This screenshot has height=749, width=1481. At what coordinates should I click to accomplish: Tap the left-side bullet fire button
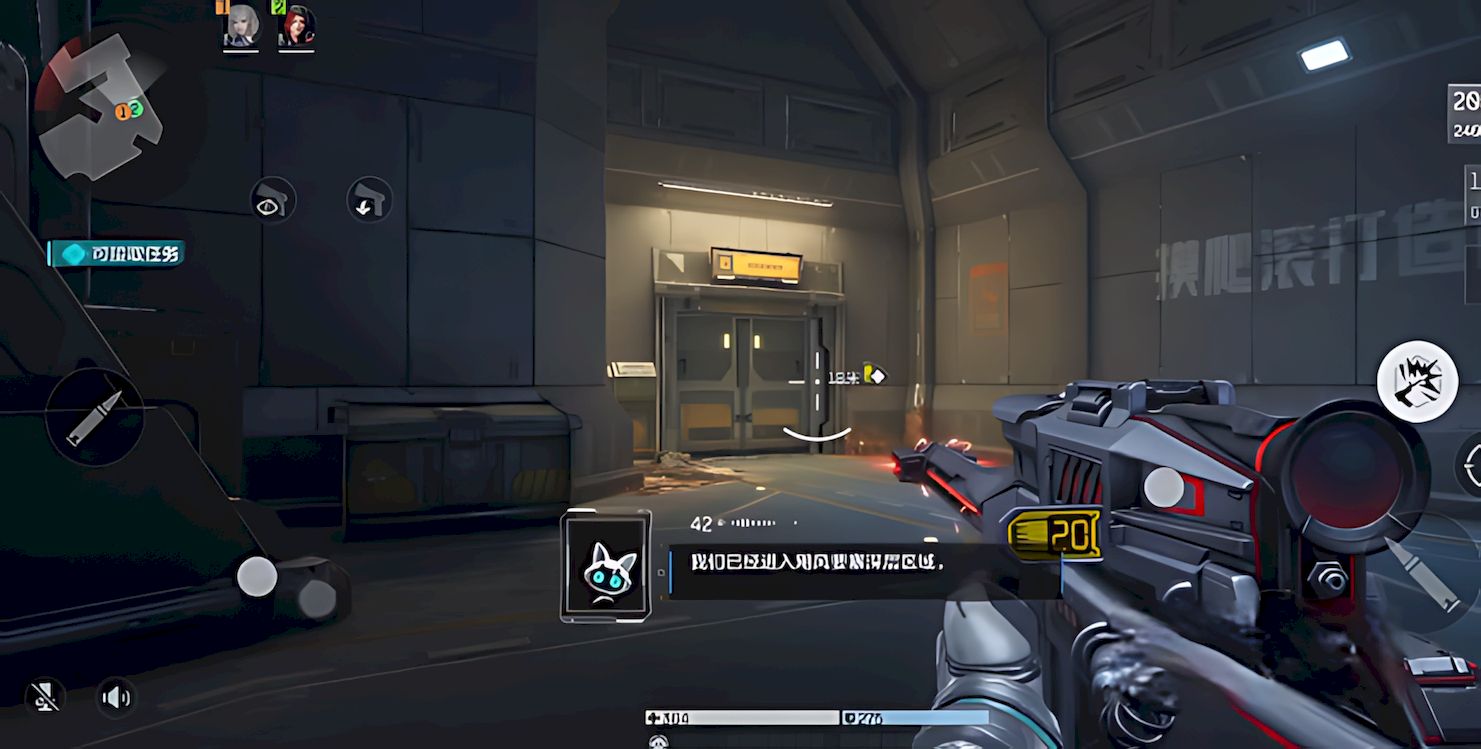click(95, 417)
